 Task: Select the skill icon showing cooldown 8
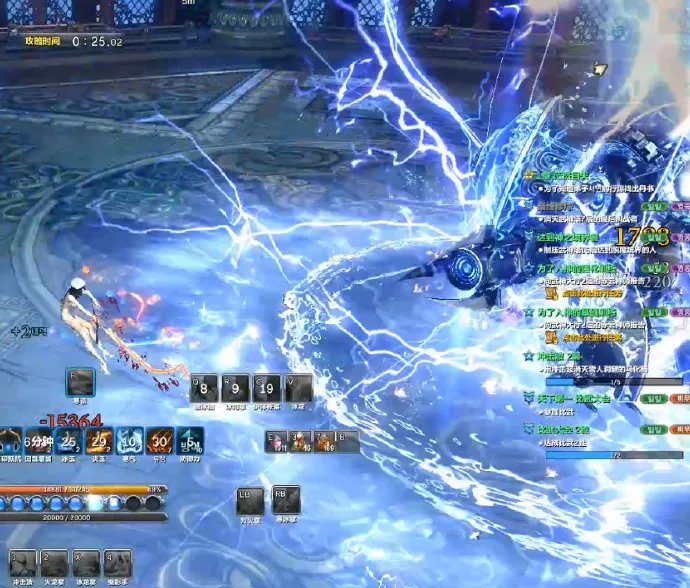204,388
